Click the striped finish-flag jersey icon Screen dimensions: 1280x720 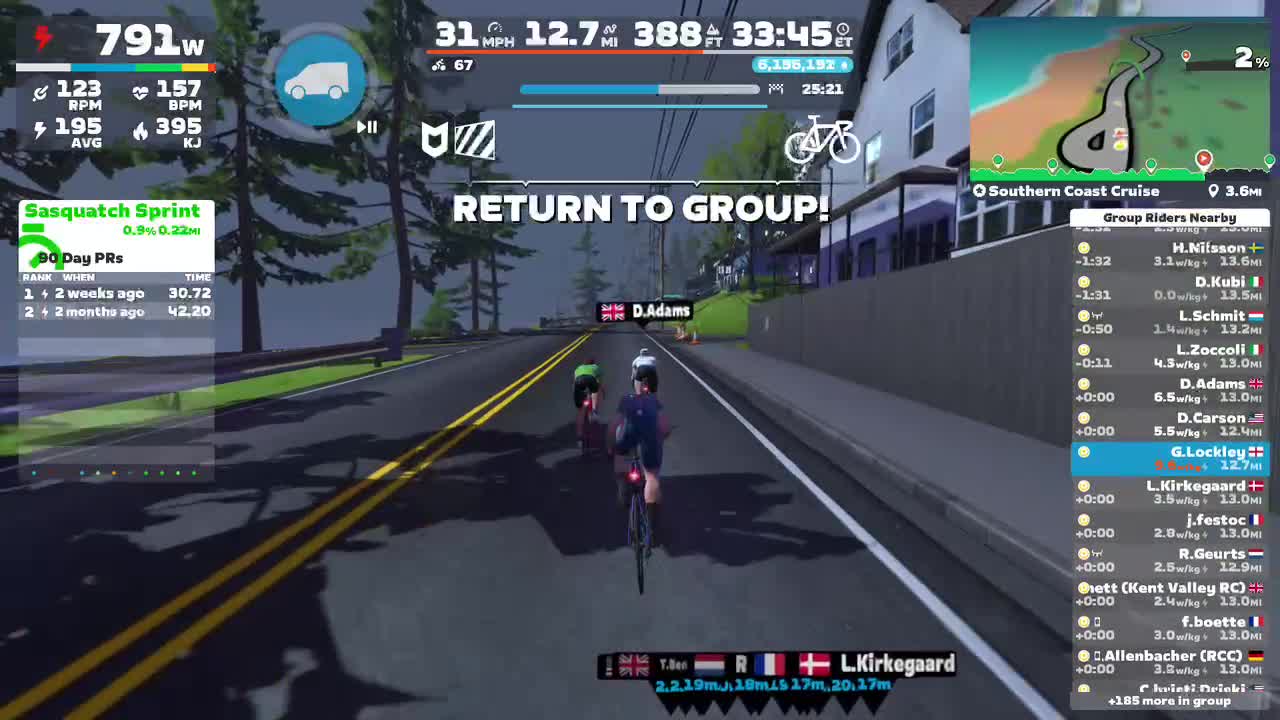(x=477, y=140)
